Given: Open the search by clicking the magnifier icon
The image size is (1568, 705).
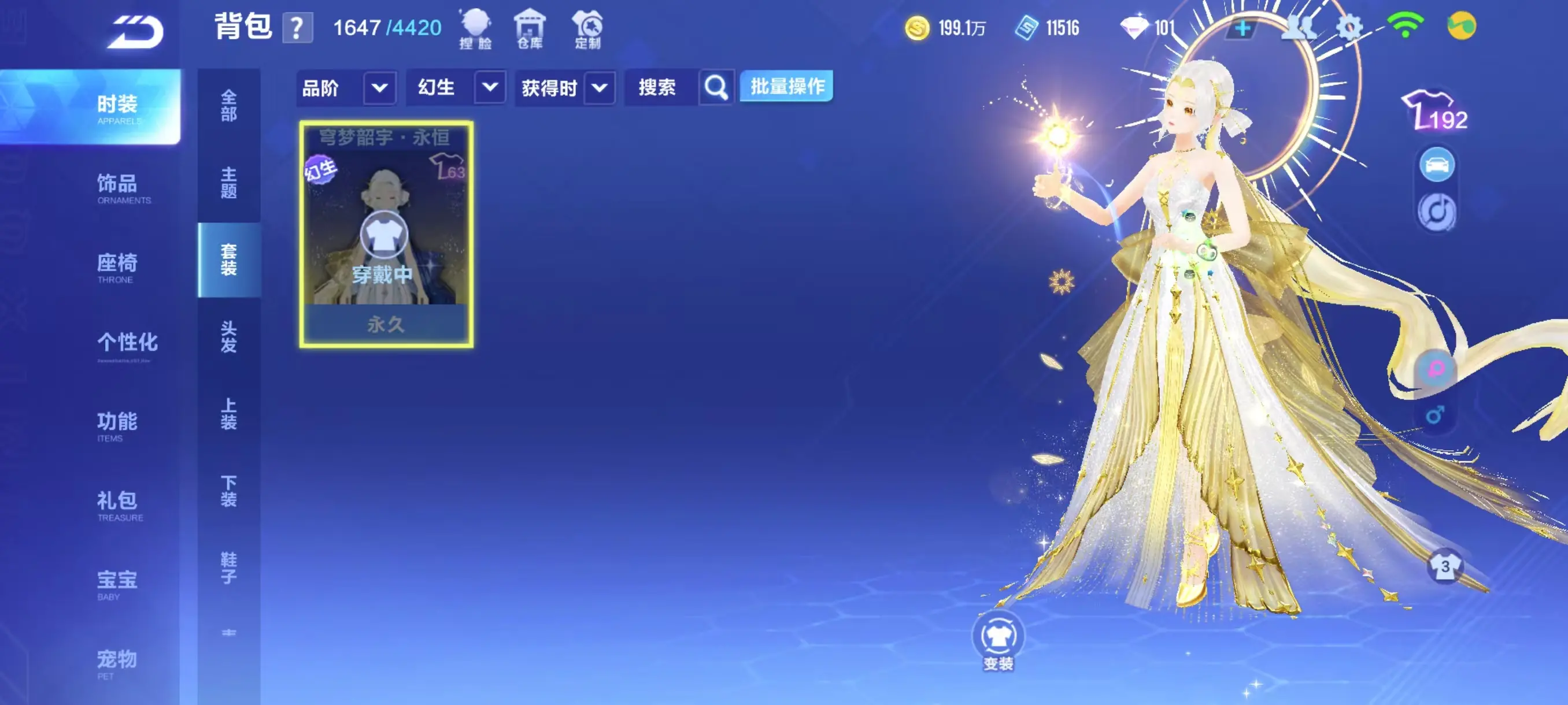Looking at the screenshot, I should click(x=716, y=87).
